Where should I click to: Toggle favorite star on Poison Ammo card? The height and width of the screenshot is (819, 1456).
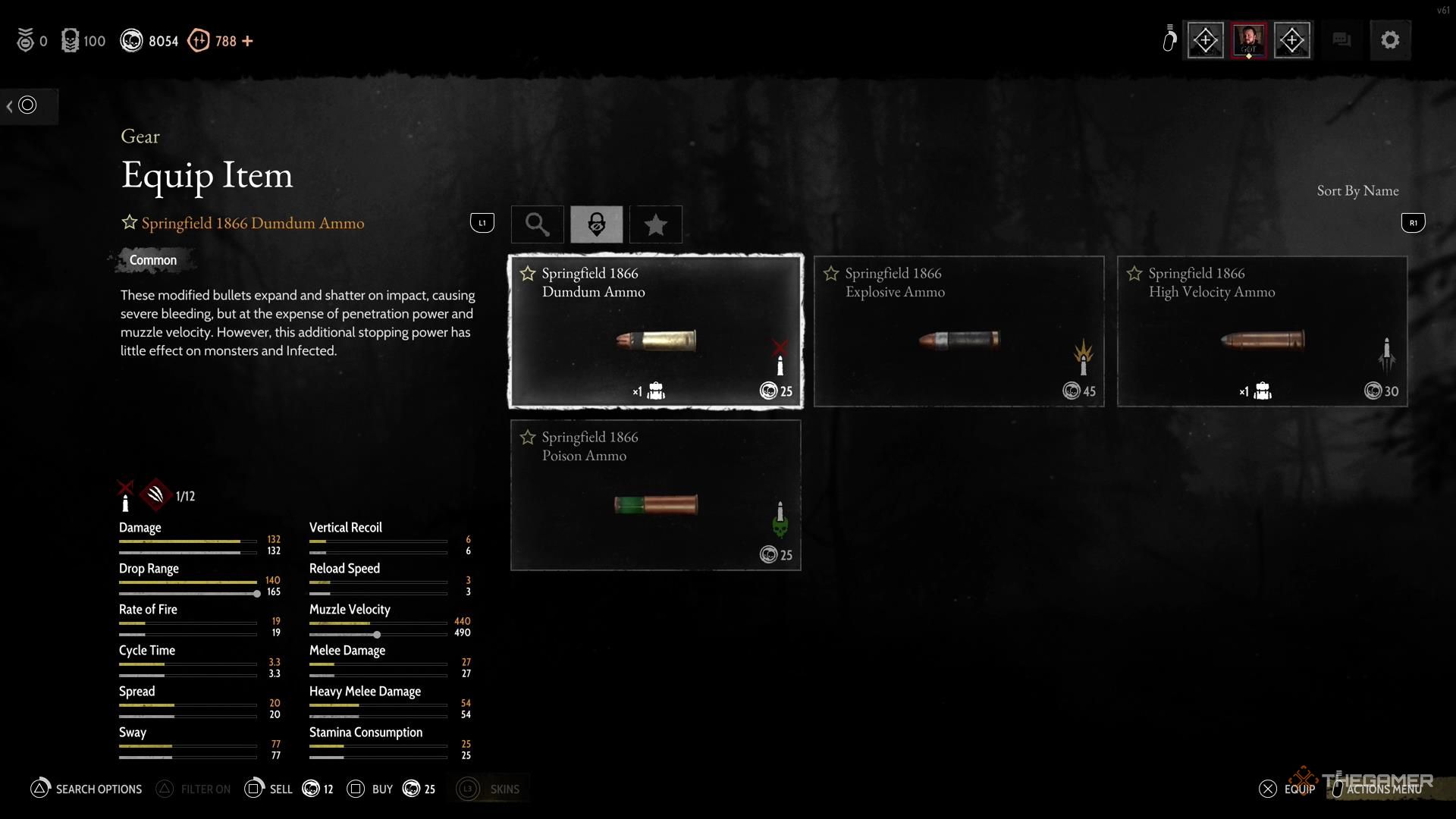click(526, 437)
